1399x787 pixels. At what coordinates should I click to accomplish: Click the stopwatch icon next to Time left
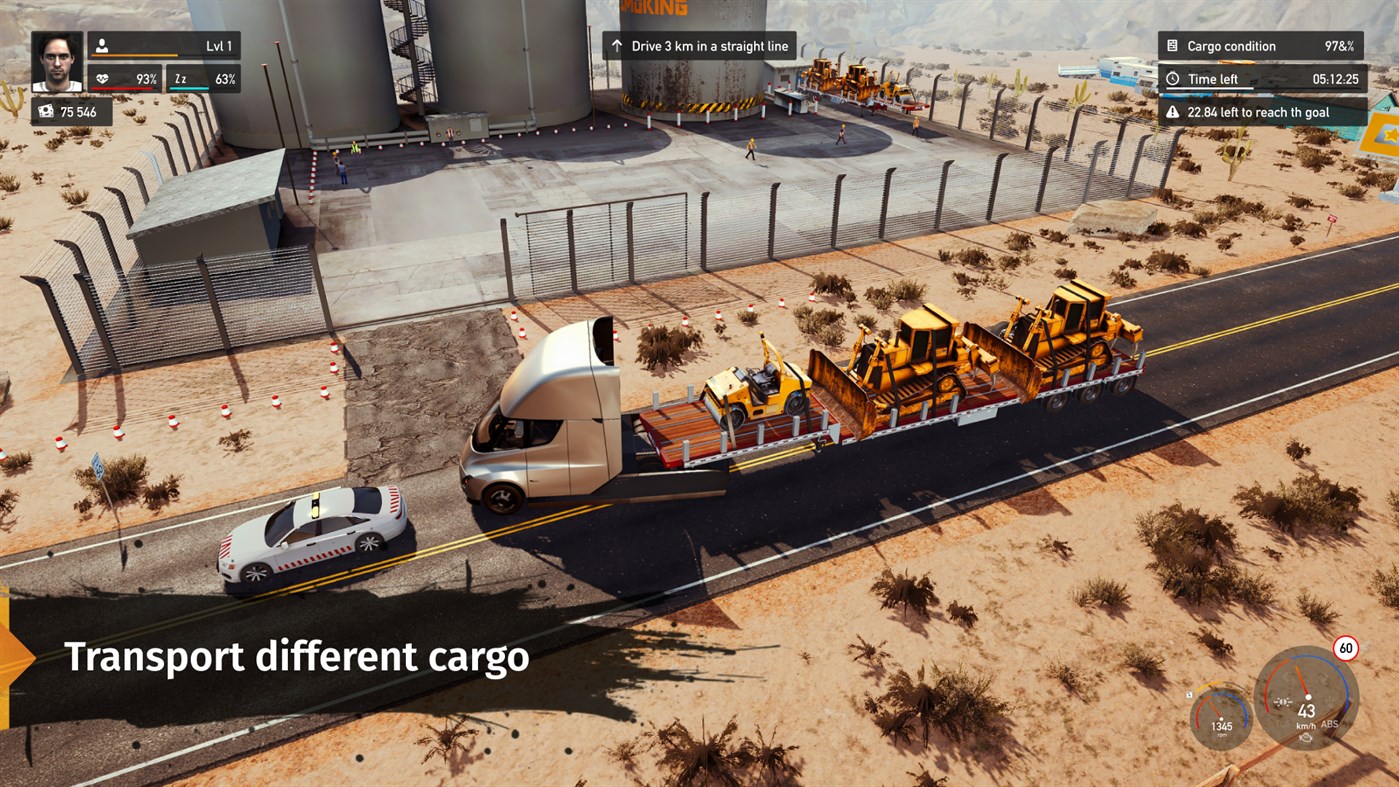(1172, 78)
